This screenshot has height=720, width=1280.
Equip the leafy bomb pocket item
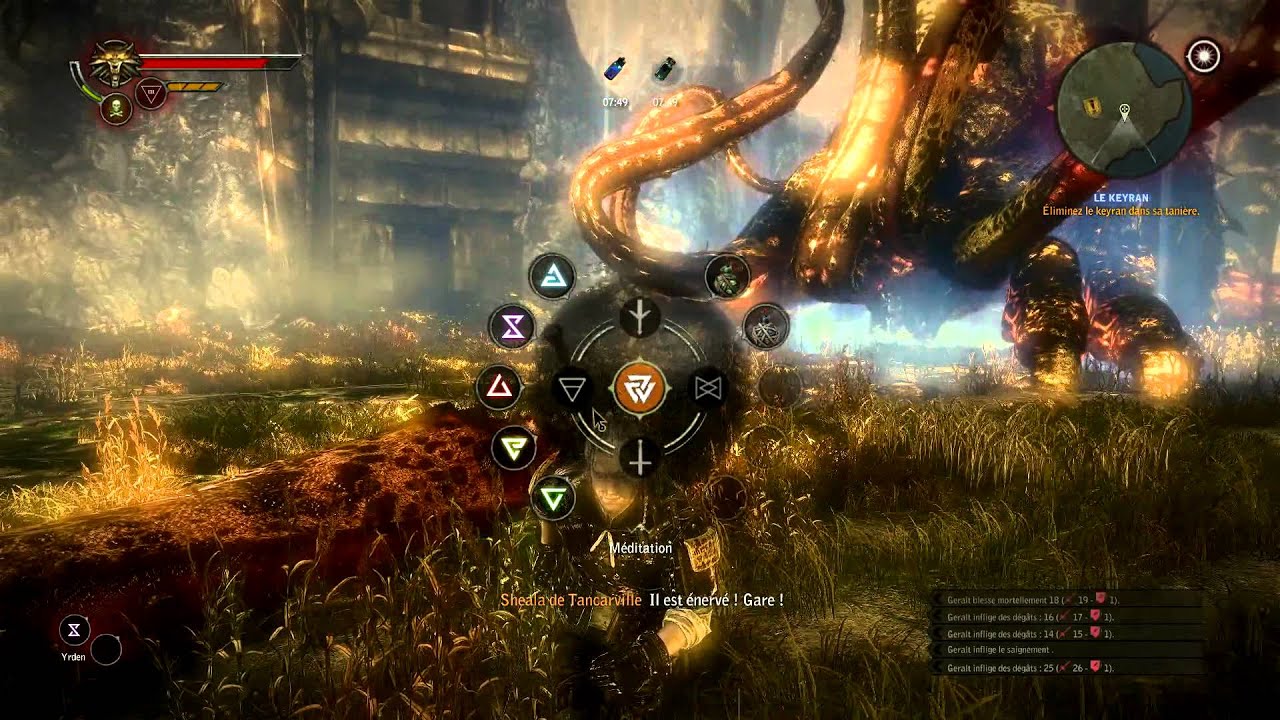(727, 277)
